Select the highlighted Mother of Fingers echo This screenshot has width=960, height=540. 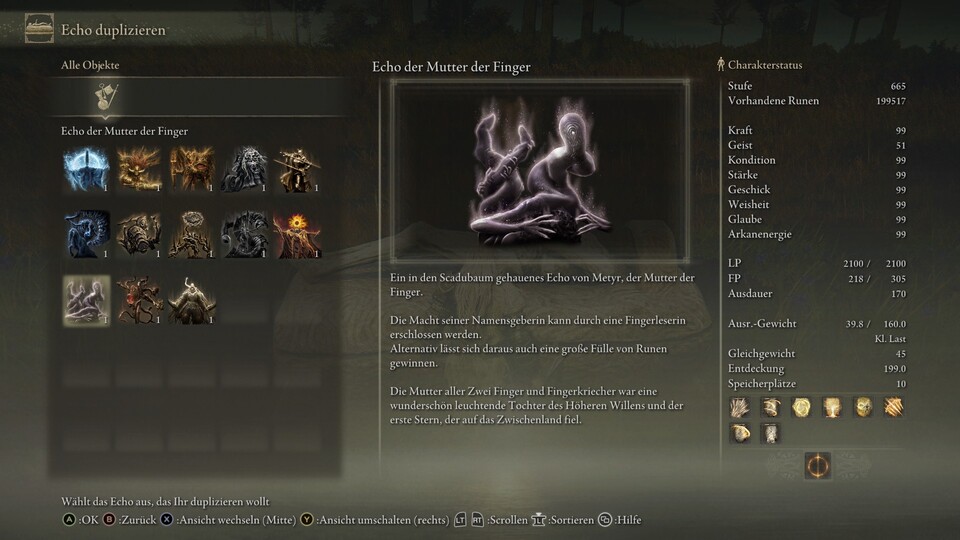86,300
